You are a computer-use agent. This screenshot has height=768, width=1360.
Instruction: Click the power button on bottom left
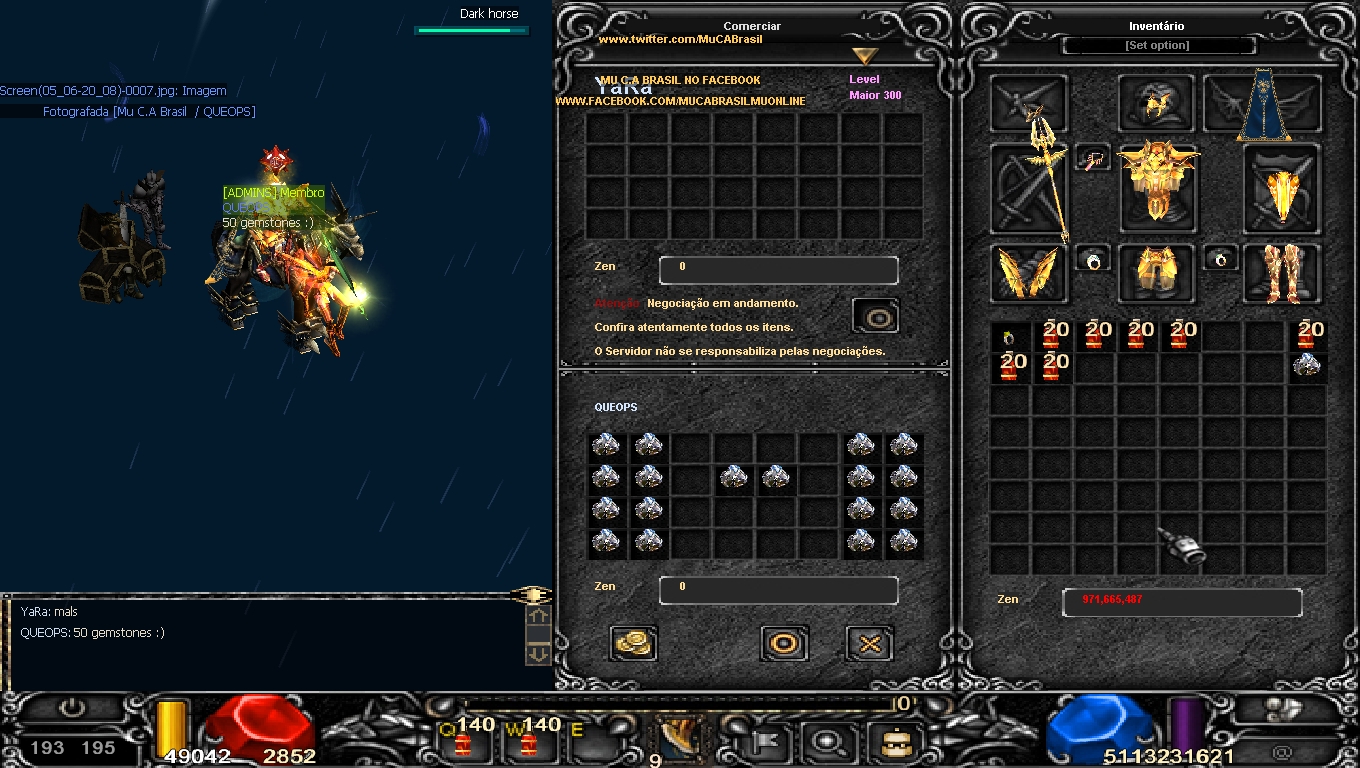pyautogui.click(x=71, y=709)
